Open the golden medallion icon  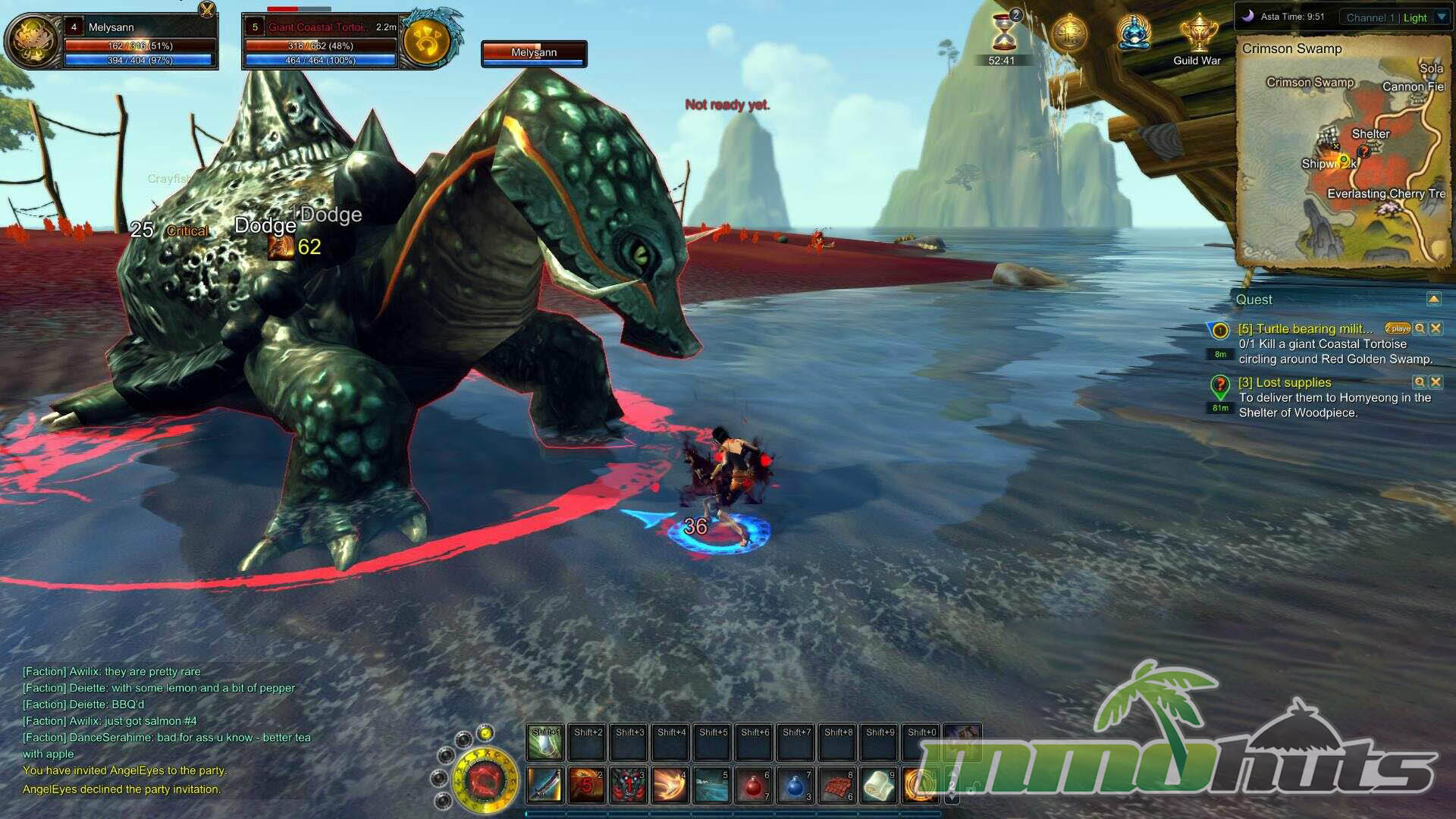coord(1069,33)
